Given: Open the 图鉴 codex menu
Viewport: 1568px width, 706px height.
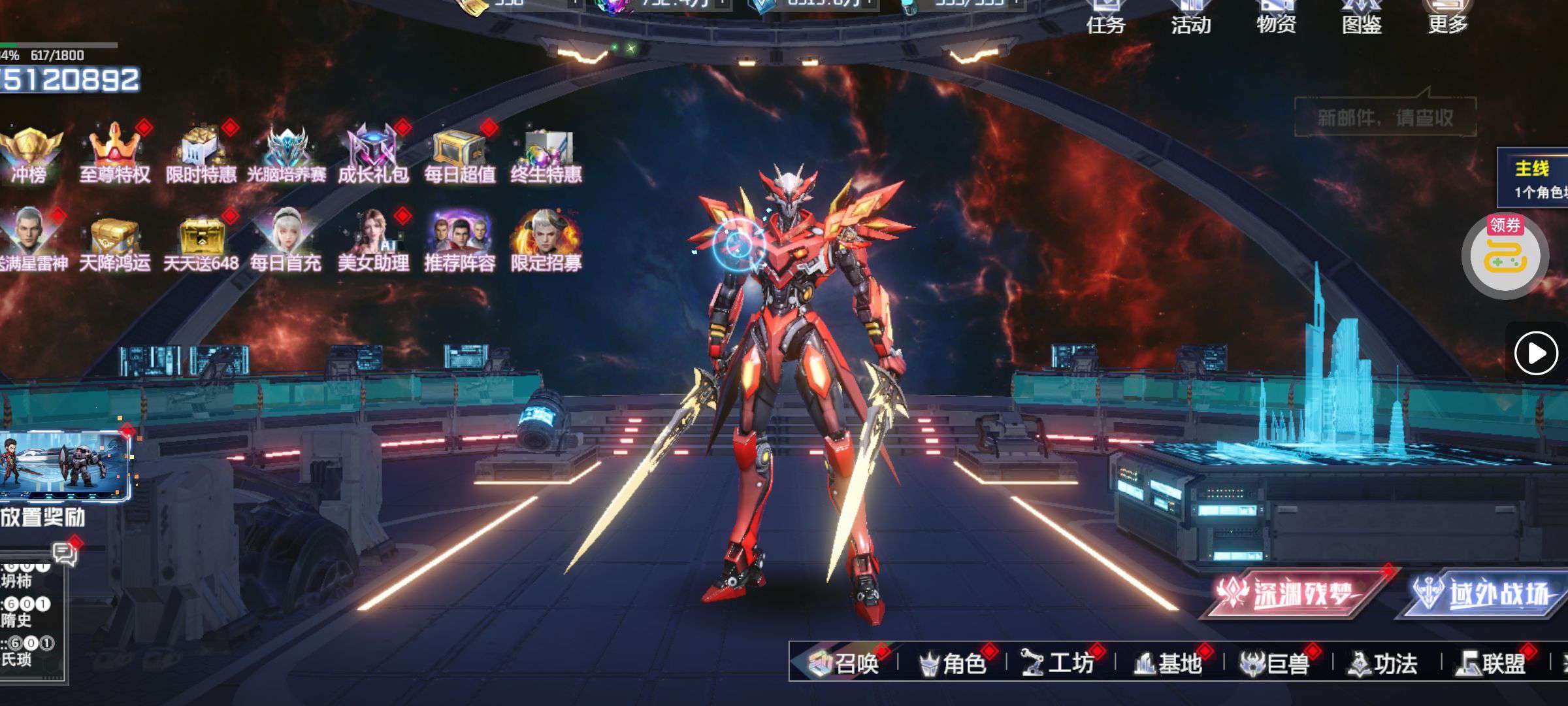Looking at the screenshot, I should (1362, 18).
